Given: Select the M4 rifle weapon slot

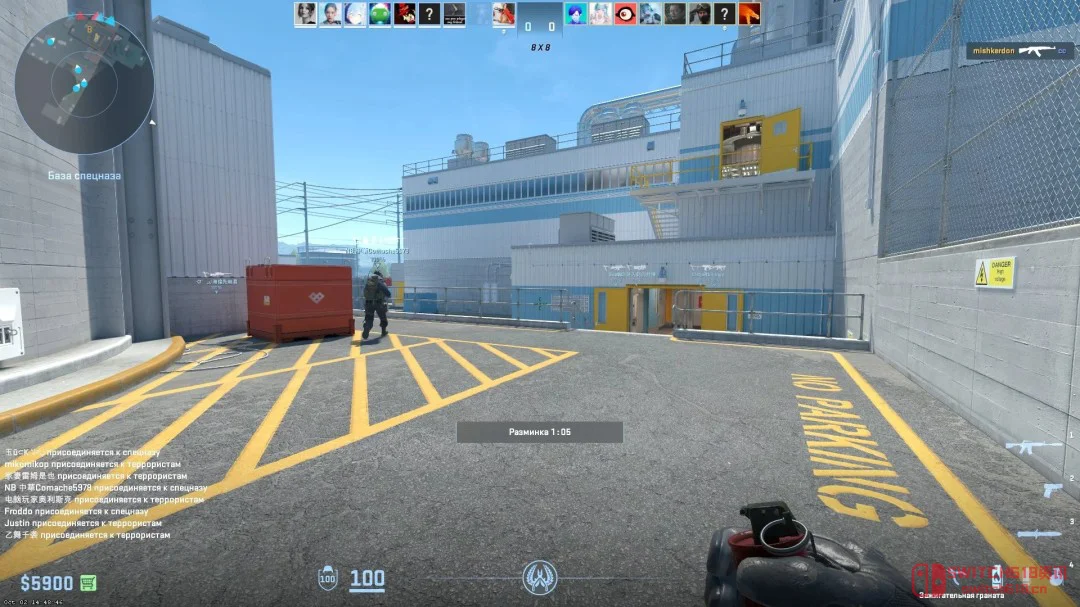Looking at the screenshot, I should pos(1033,446).
